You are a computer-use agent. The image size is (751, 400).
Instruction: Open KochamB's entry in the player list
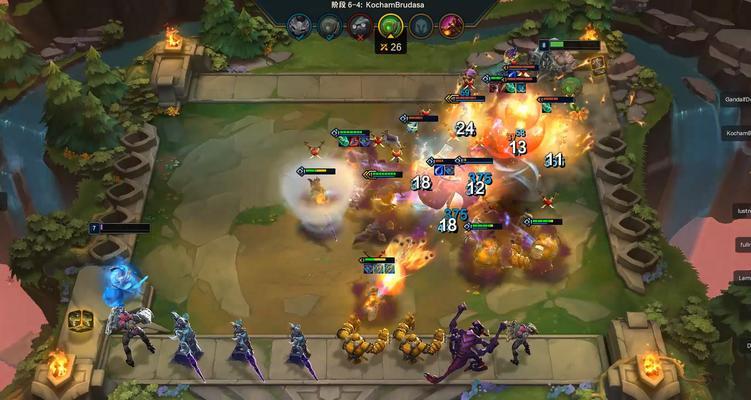(737, 132)
